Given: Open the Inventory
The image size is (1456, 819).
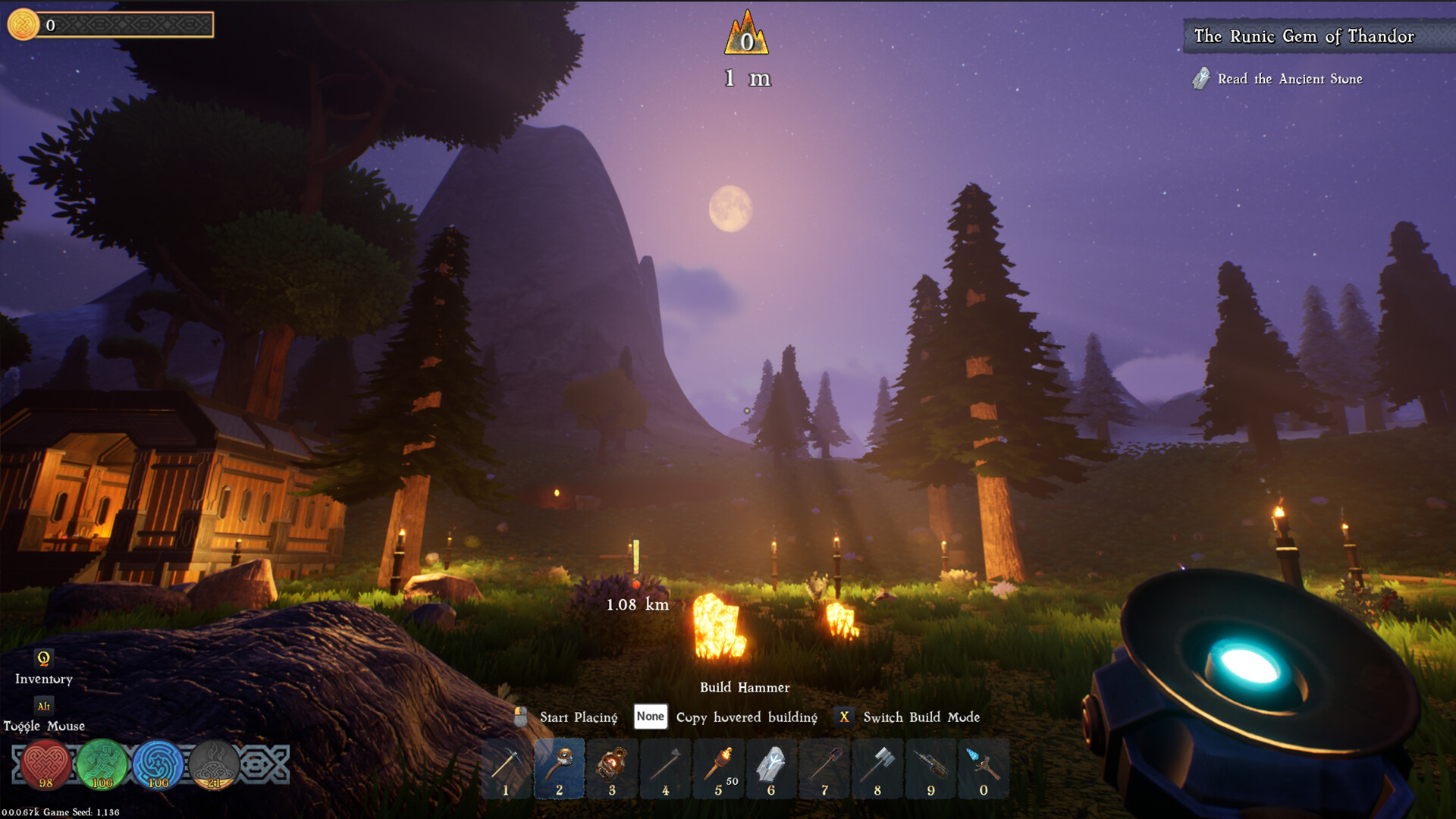Looking at the screenshot, I should 43,667.
